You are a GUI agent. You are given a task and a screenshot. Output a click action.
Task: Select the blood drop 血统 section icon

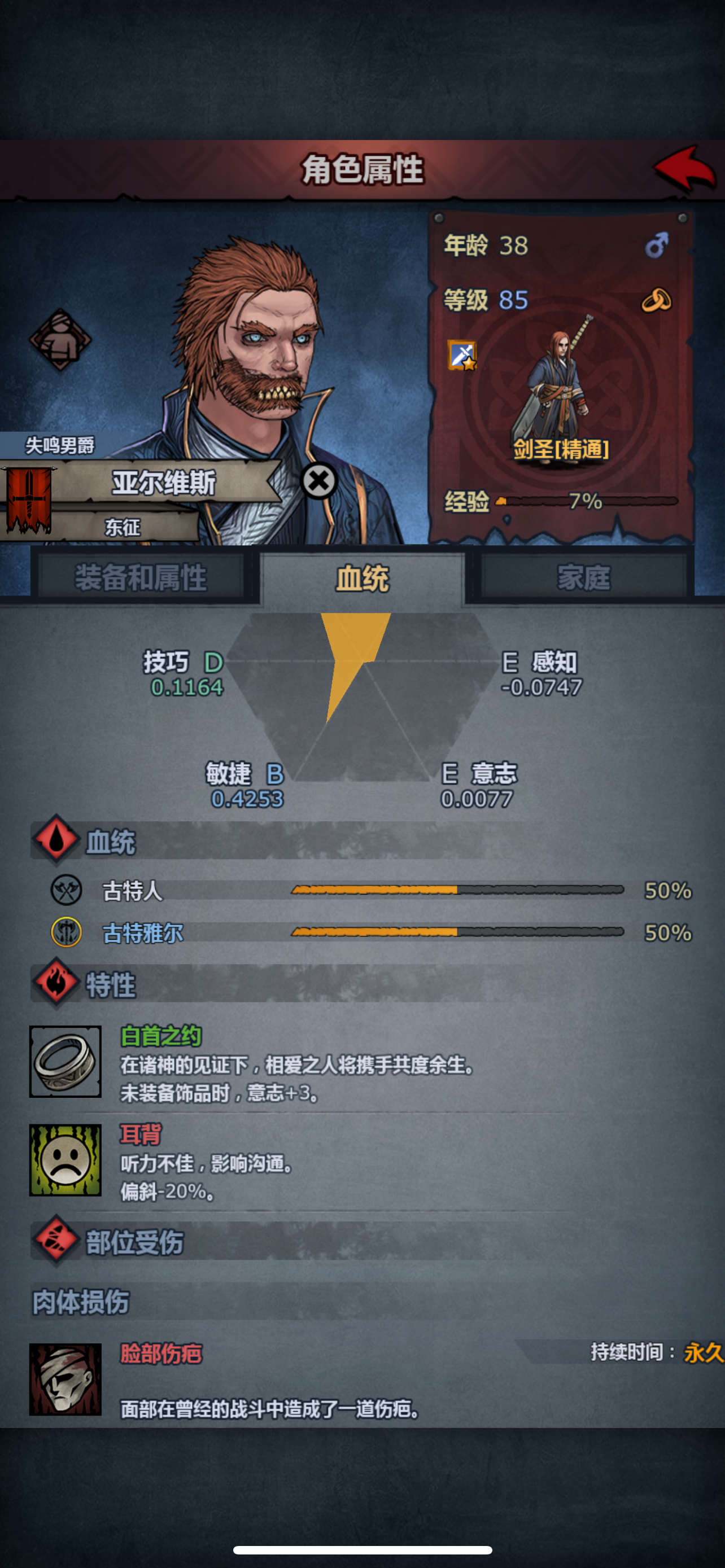coord(56,841)
